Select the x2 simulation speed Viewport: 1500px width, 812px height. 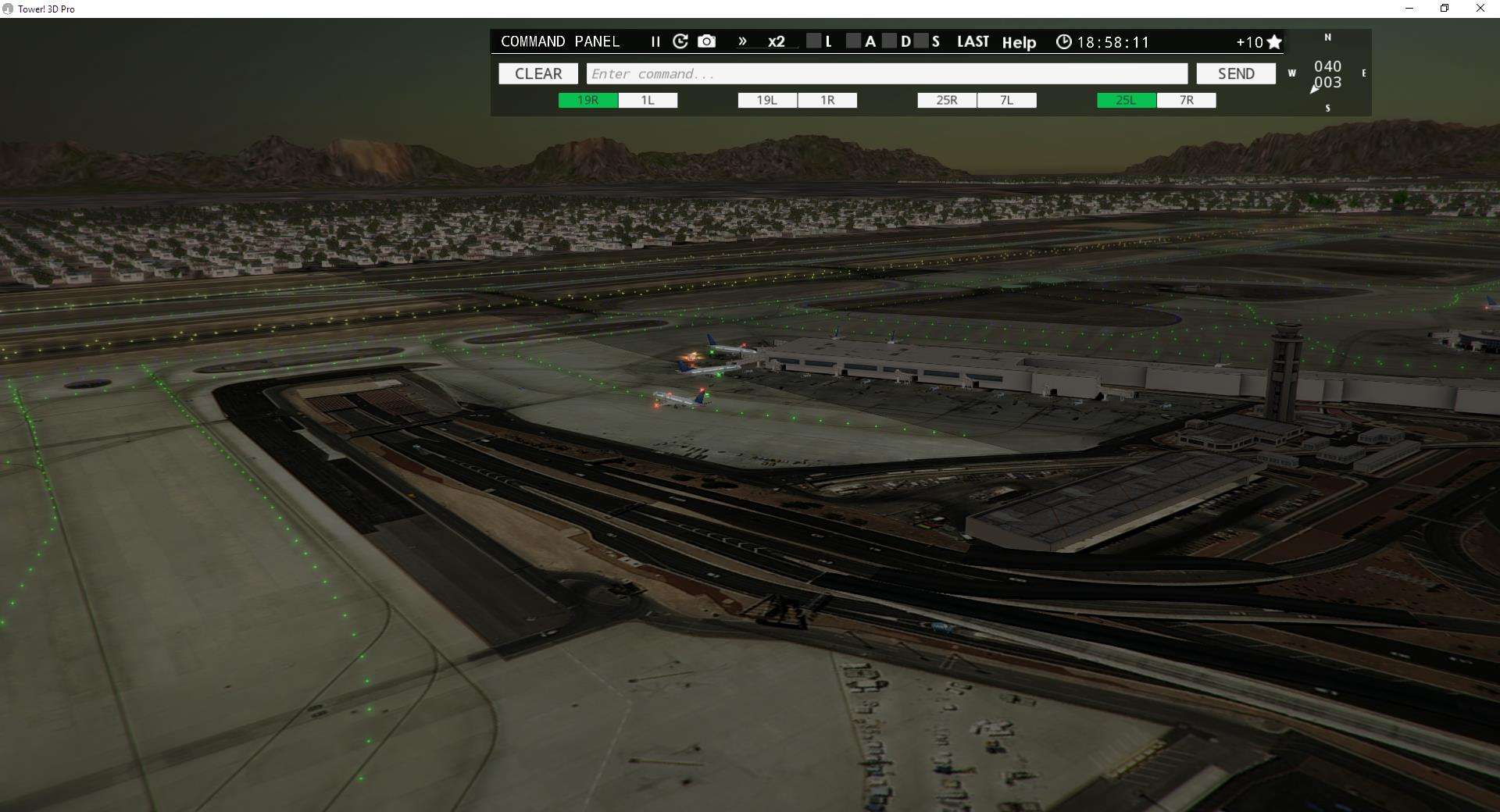pos(776,42)
